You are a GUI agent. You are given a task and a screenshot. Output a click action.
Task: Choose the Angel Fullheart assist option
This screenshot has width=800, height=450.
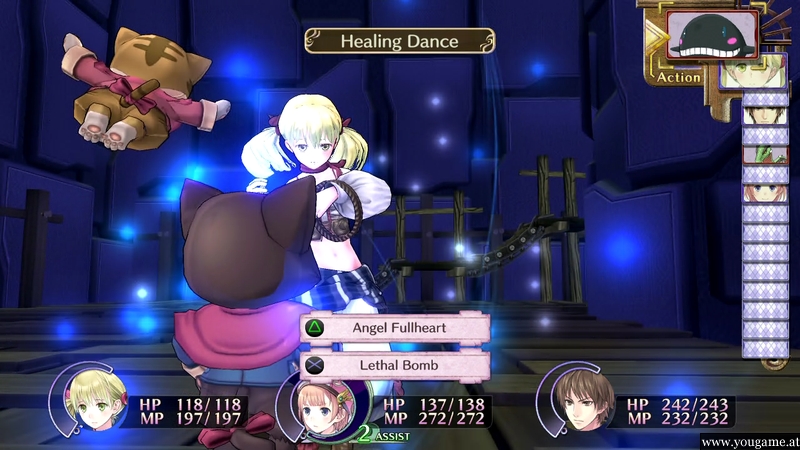tap(395, 327)
